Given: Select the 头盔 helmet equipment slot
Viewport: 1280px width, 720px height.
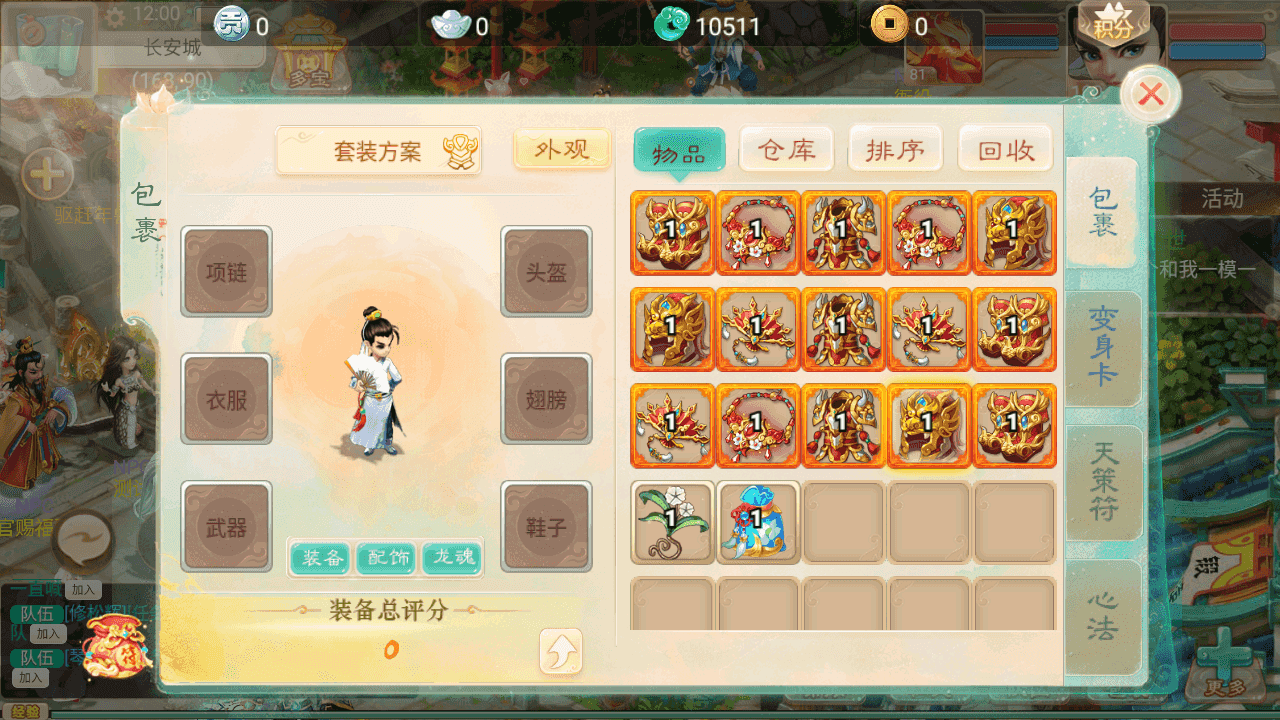Looking at the screenshot, I should click(546, 272).
